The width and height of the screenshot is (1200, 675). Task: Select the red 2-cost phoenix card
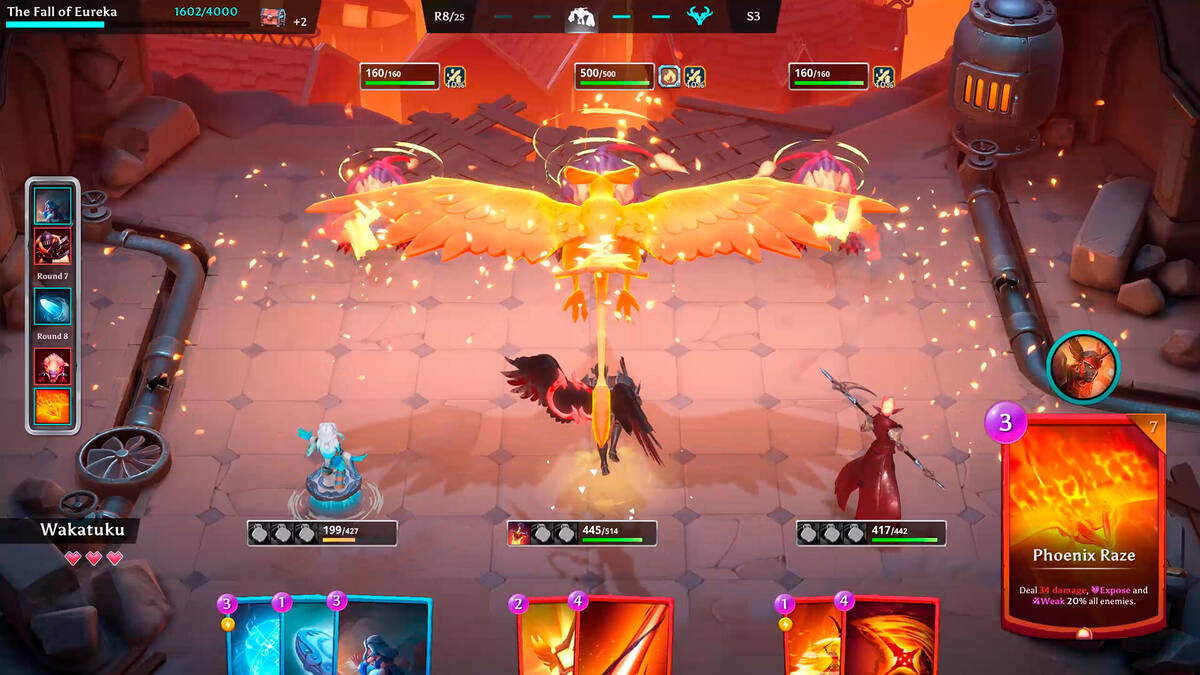pos(545,638)
